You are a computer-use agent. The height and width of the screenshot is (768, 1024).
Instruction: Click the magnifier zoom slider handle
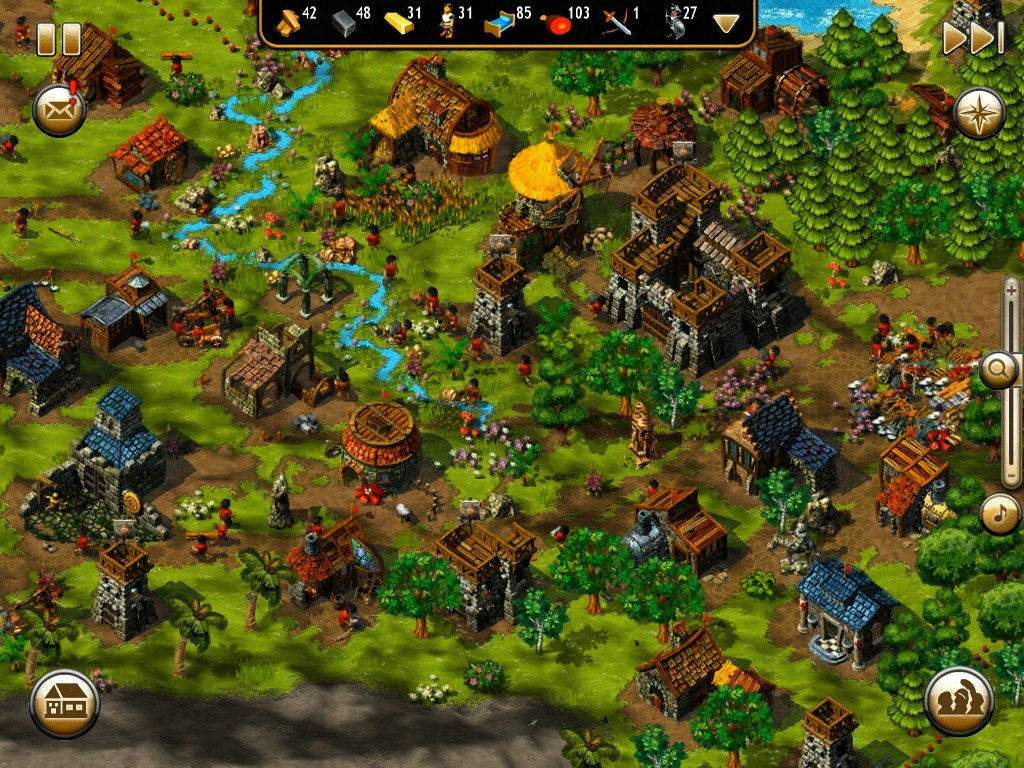pyautogui.click(x=998, y=371)
